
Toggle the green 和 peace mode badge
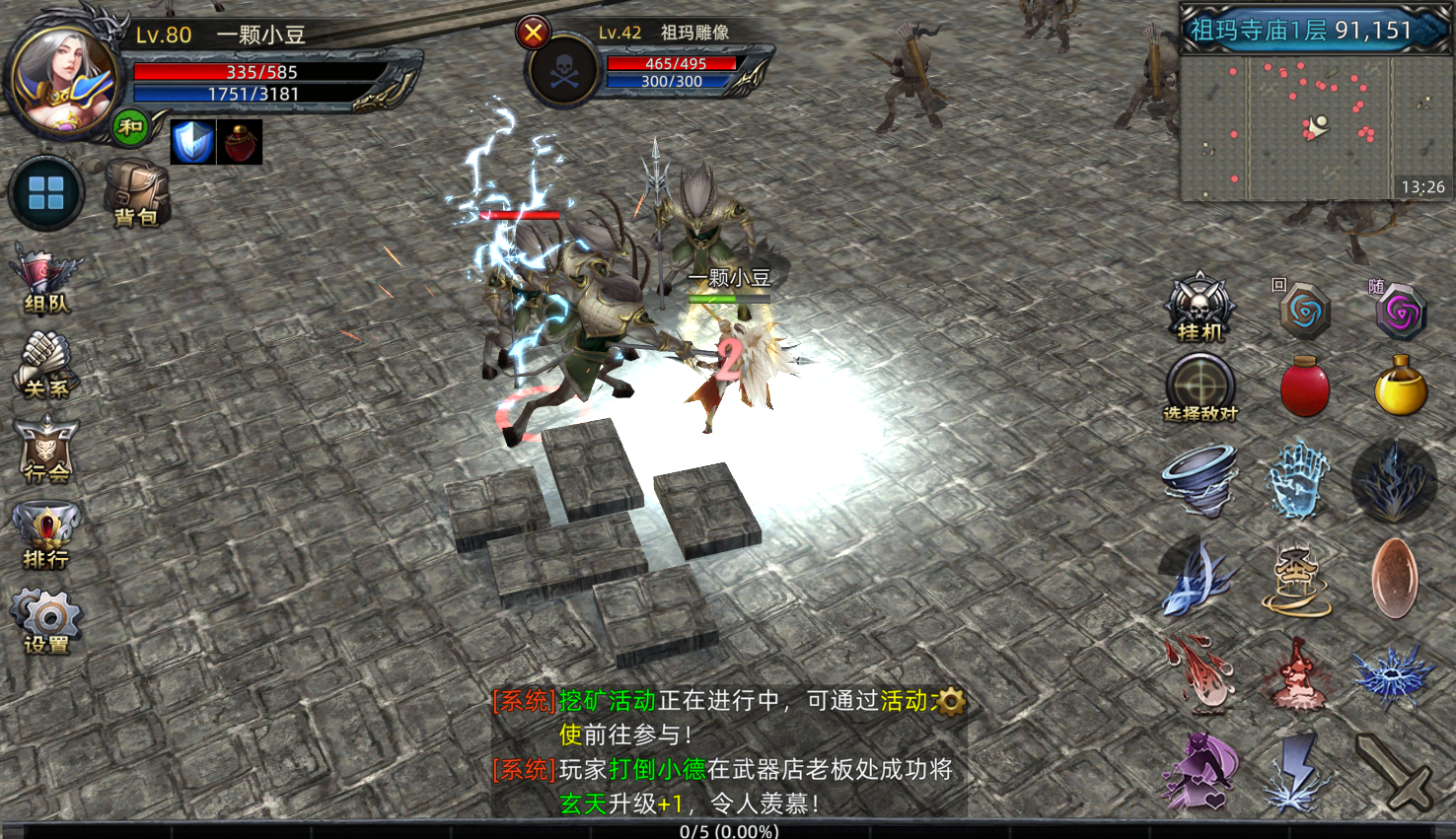(x=130, y=127)
